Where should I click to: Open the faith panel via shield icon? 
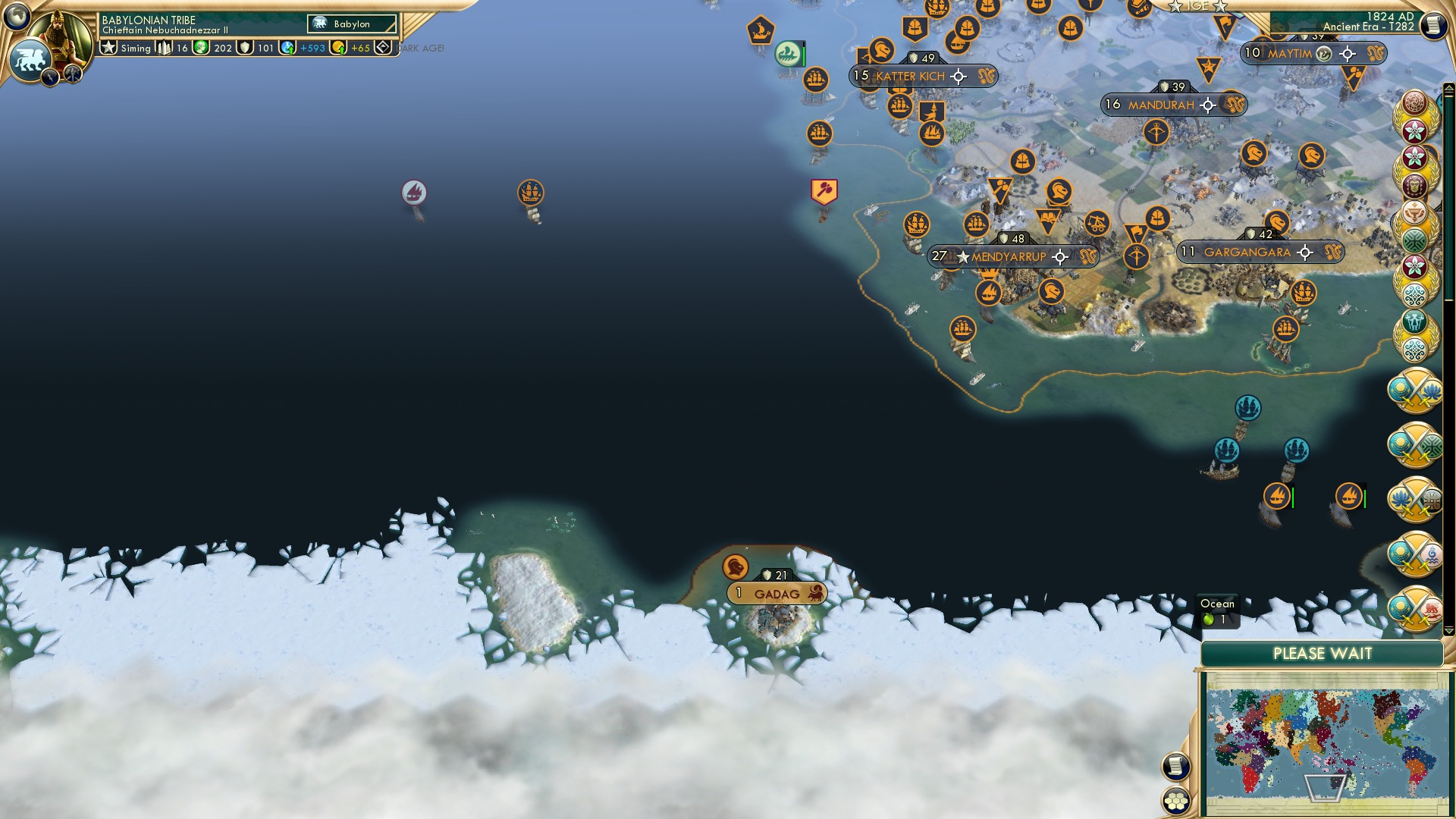[244, 47]
